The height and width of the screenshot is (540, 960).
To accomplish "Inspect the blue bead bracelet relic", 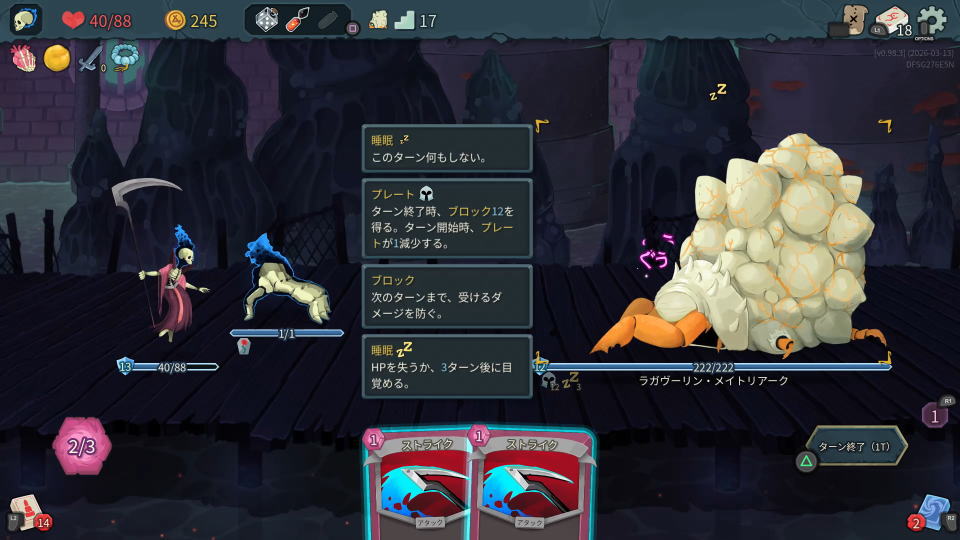I will pos(124,58).
